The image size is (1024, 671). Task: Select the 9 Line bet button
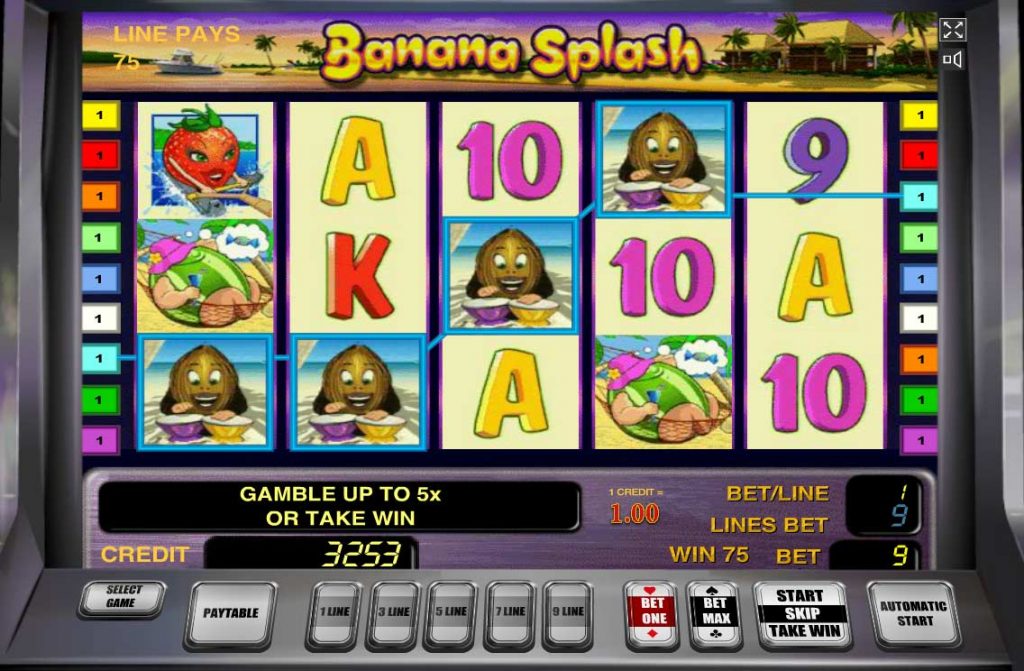point(568,612)
